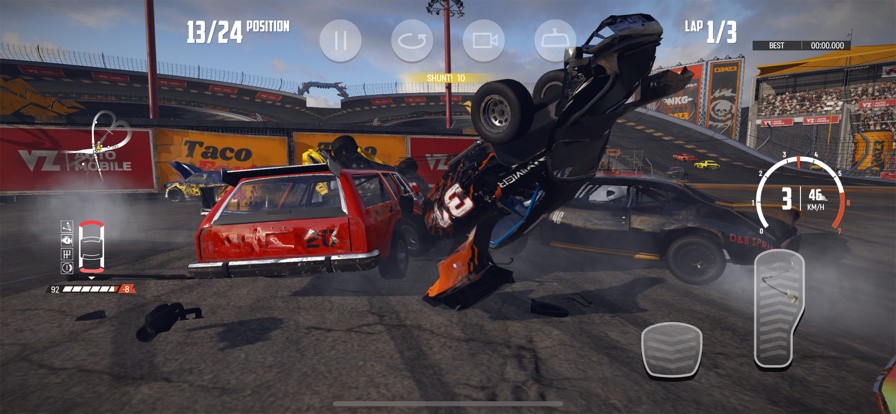Tap the rear-view mirror button

[x=556, y=41]
